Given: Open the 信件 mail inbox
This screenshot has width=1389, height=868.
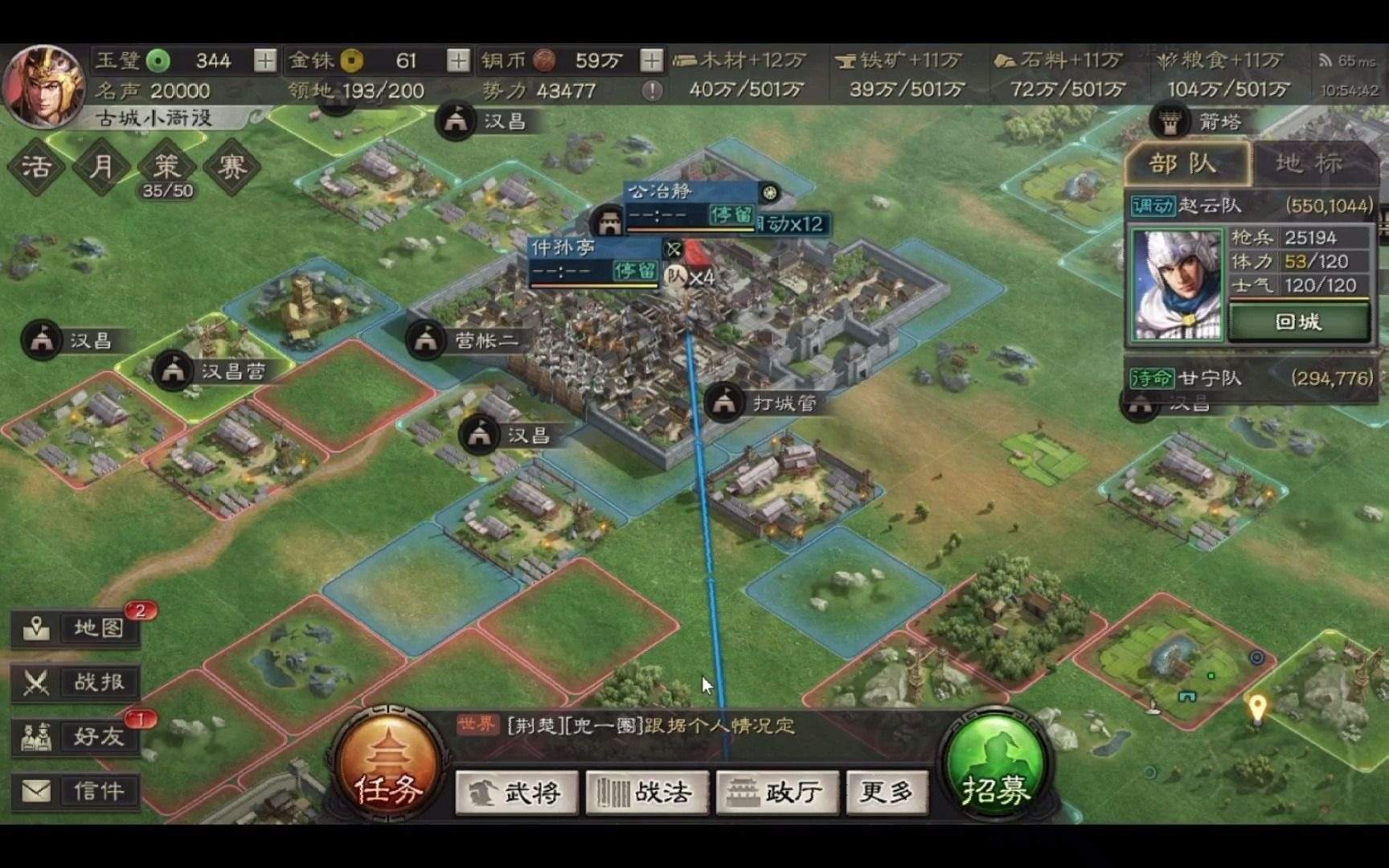Looking at the screenshot, I should [76, 791].
